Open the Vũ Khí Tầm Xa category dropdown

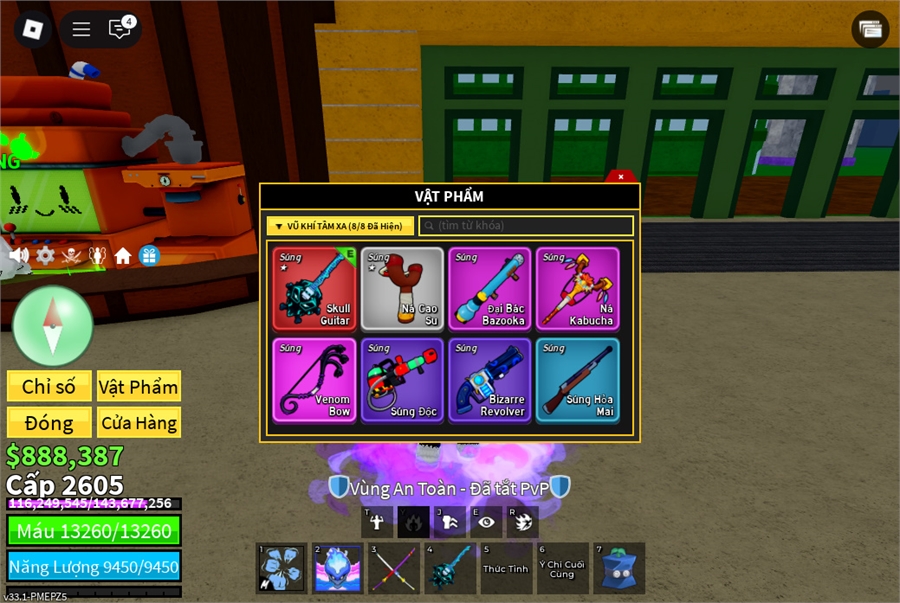coord(340,226)
